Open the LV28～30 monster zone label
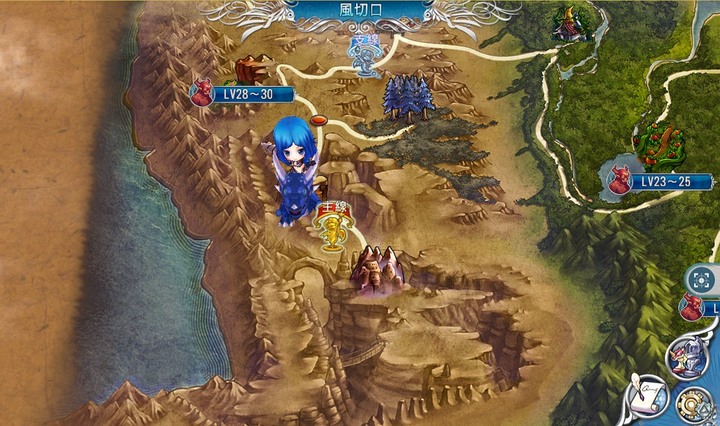 (245, 94)
